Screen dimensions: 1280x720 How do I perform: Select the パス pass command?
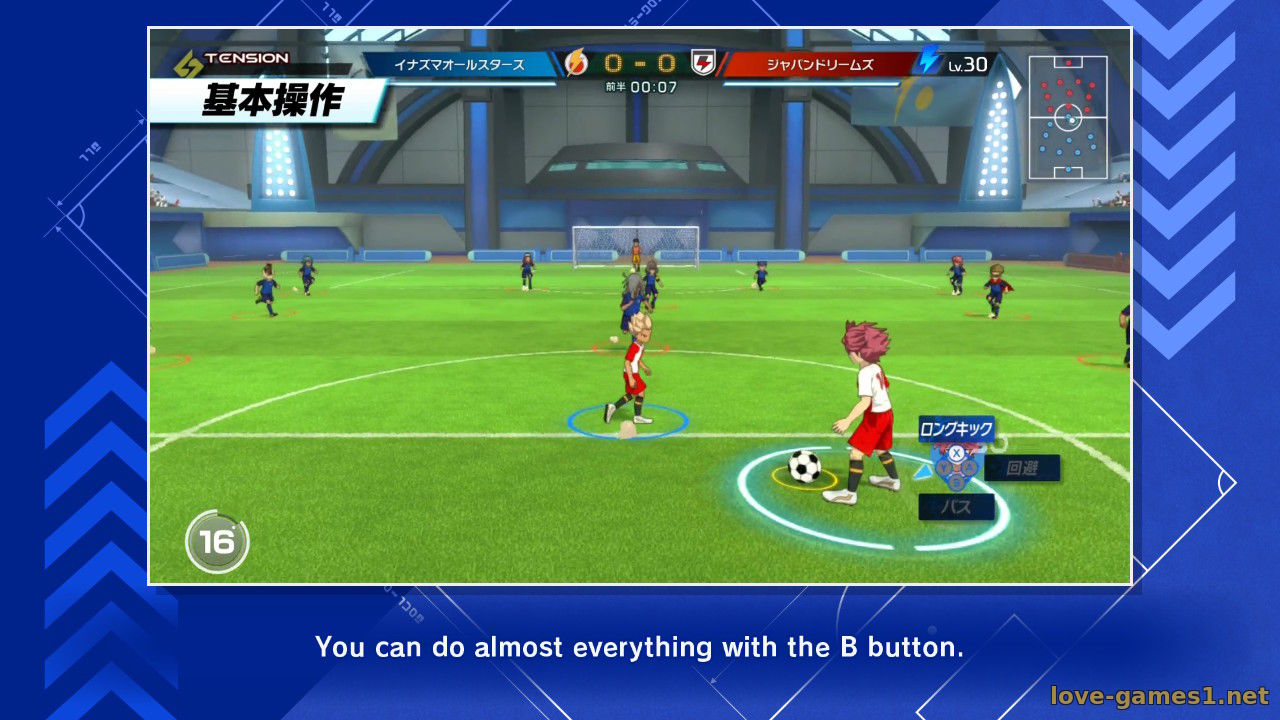tap(956, 507)
